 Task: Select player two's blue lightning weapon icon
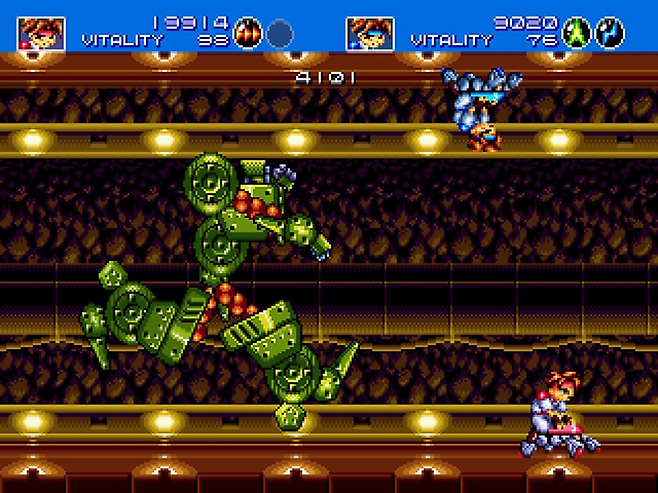pos(609,33)
